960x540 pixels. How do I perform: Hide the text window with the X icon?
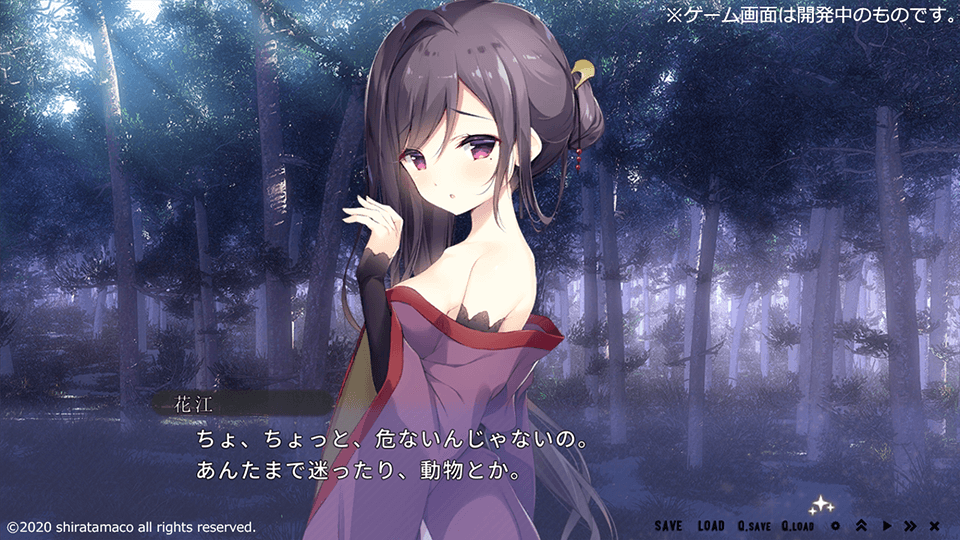[x=934, y=526]
